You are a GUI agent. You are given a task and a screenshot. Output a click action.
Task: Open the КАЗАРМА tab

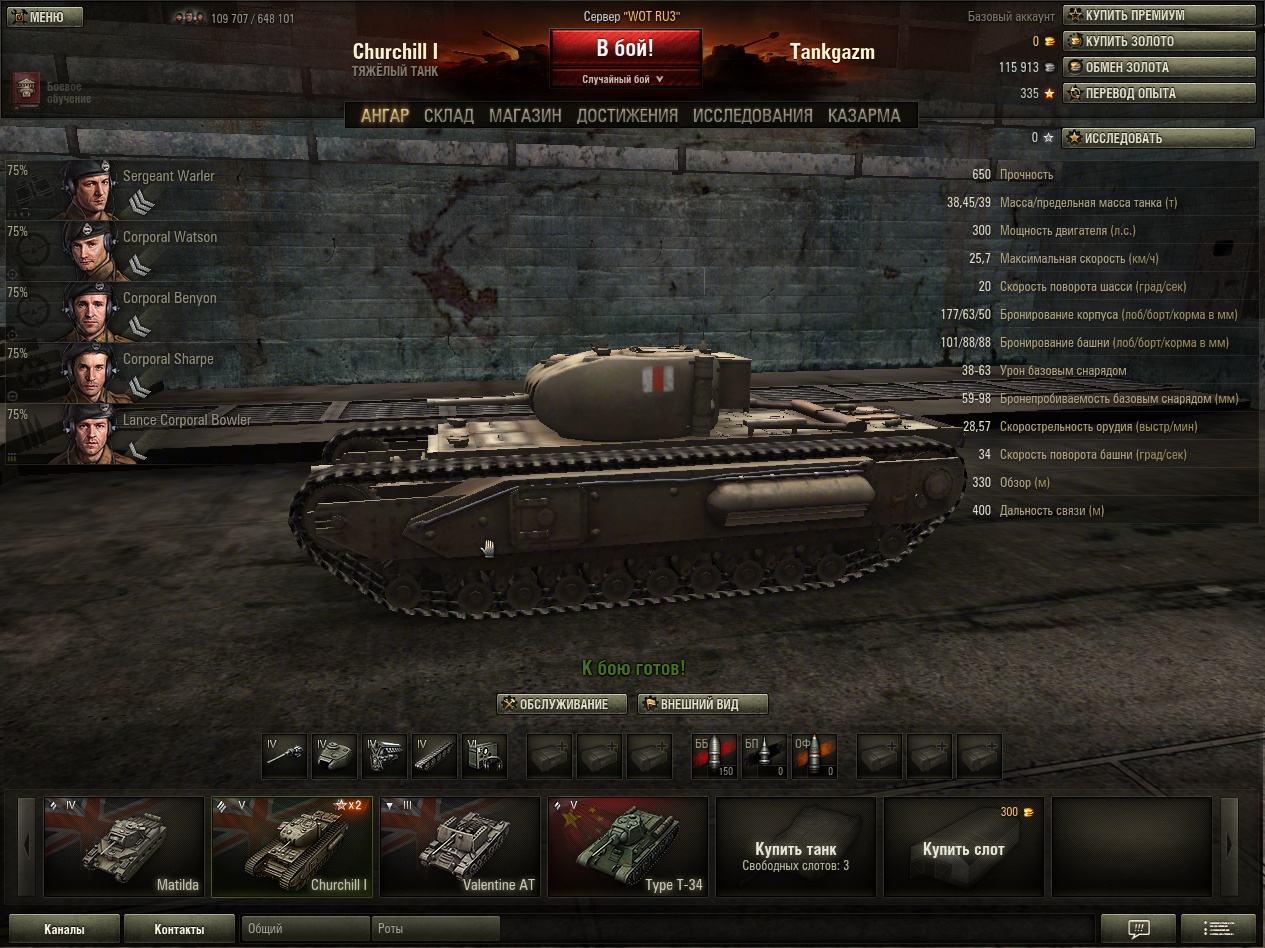[x=864, y=115]
